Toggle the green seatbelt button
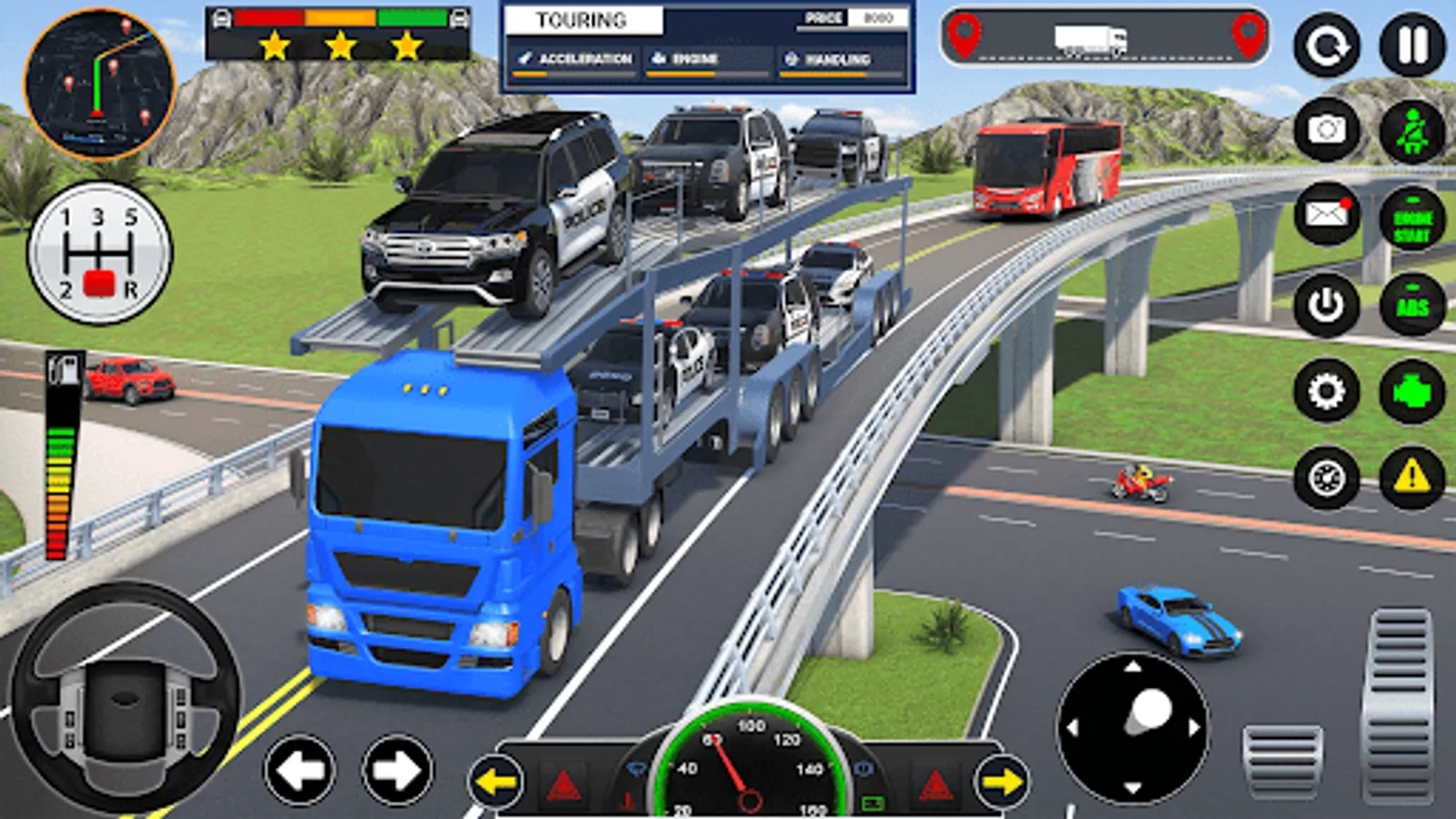The width and height of the screenshot is (1456, 819). [x=1412, y=132]
